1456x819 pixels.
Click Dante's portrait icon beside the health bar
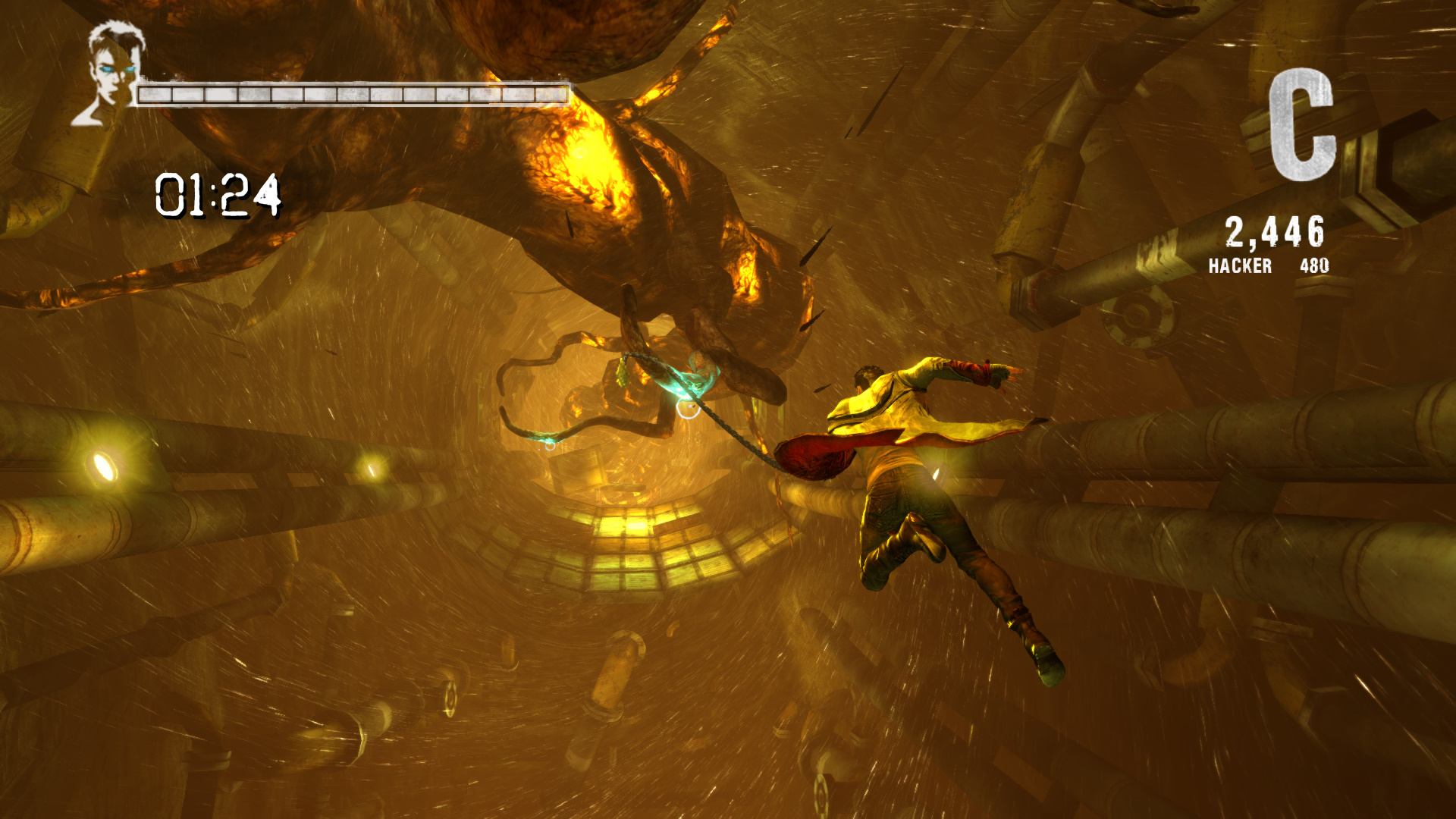(x=111, y=74)
